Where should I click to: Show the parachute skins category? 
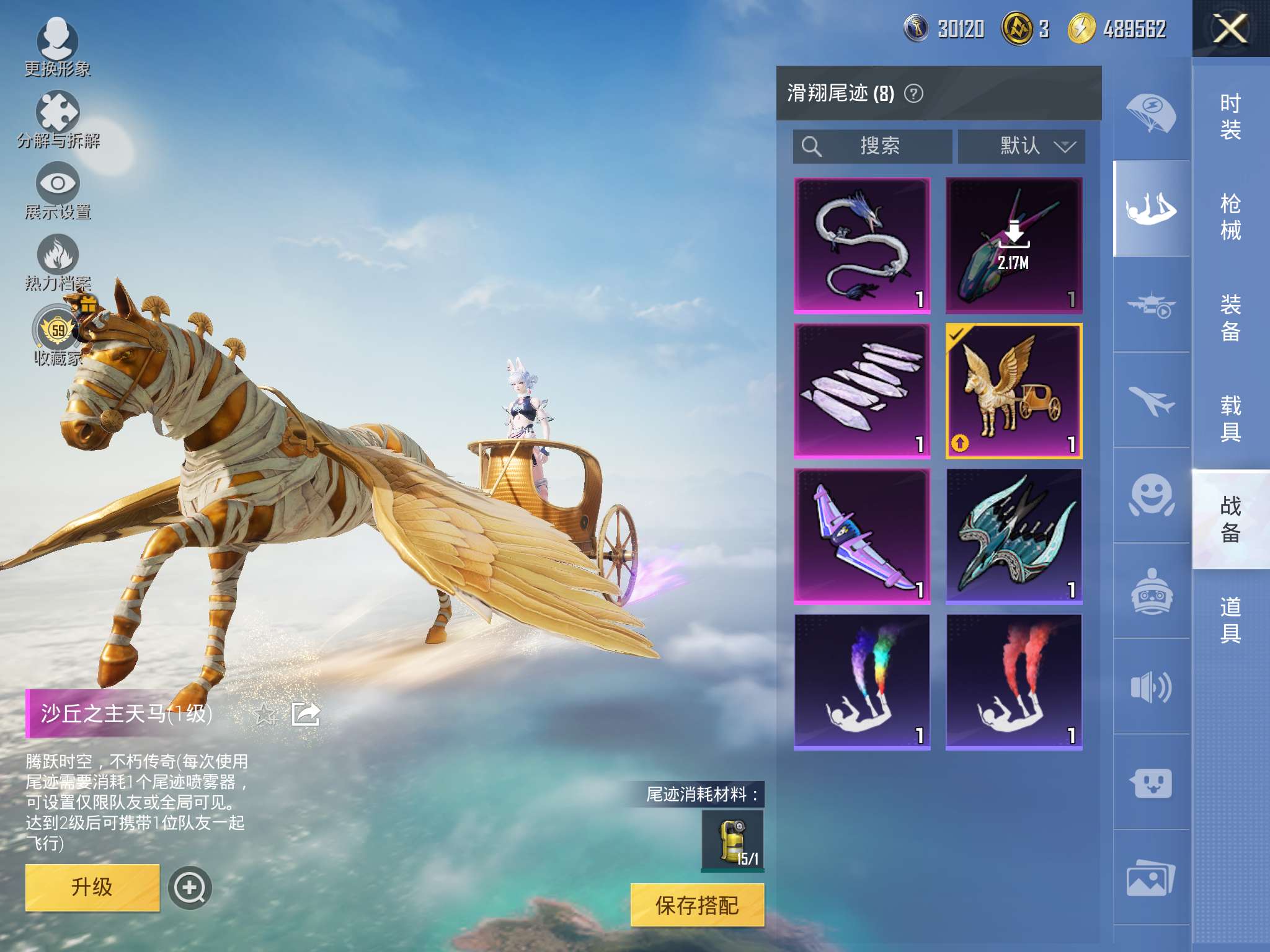1151,113
